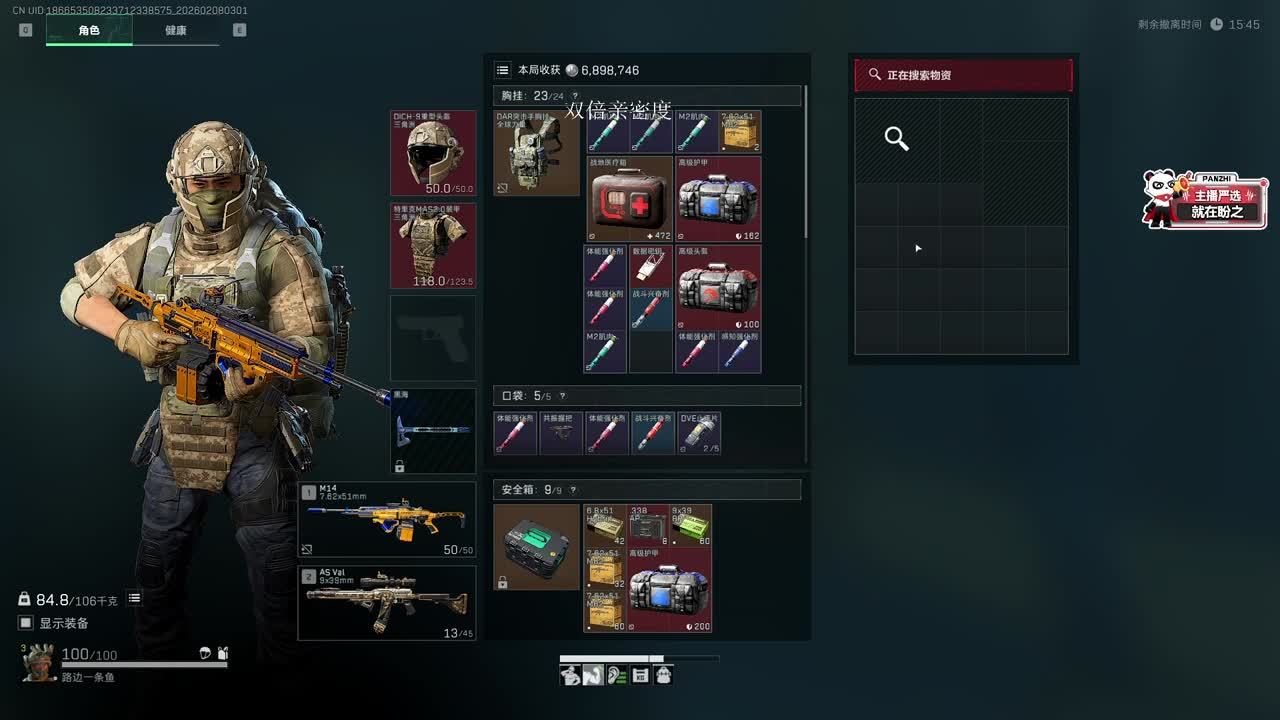Select the 高级护甲 armor repair kit in chest rig
The width and height of the screenshot is (1280, 720).
click(x=718, y=199)
